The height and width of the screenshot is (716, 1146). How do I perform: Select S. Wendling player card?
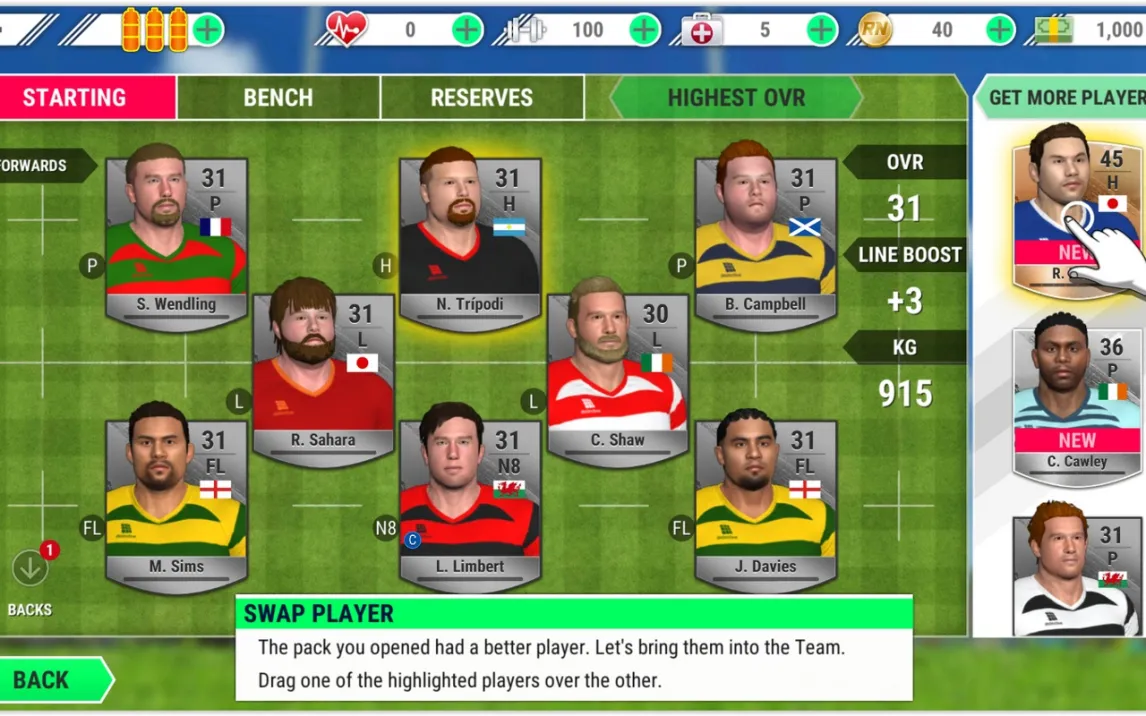[x=176, y=240]
